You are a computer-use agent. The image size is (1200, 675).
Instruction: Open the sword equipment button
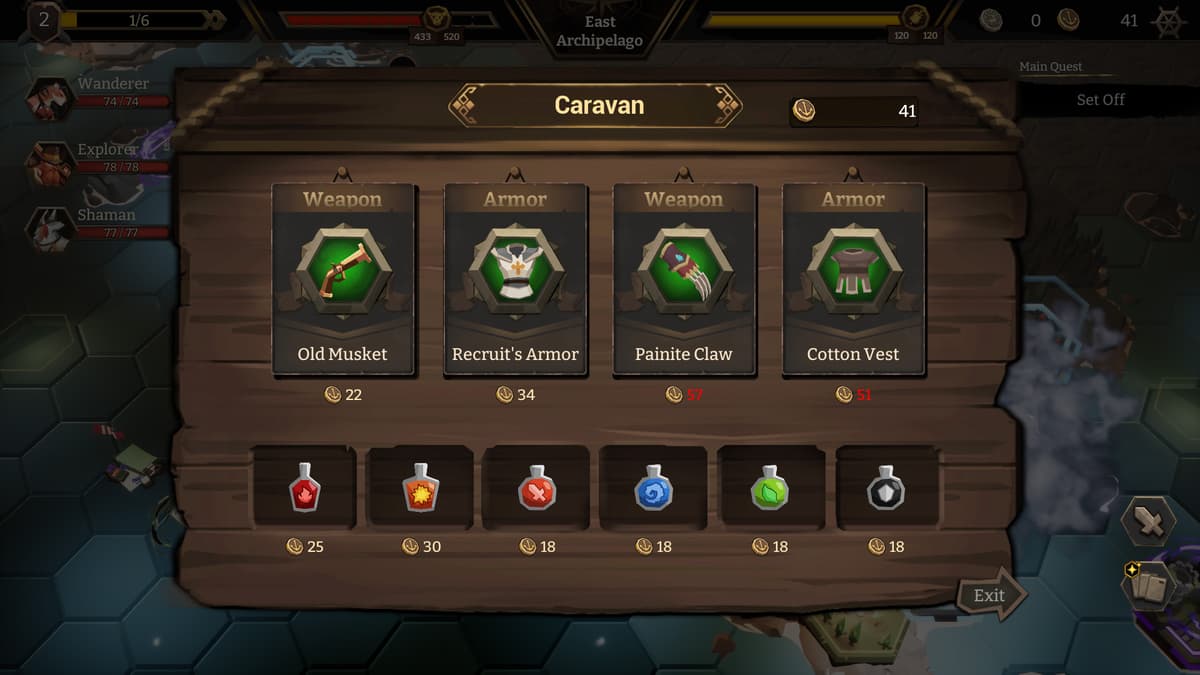point(1147,521)
